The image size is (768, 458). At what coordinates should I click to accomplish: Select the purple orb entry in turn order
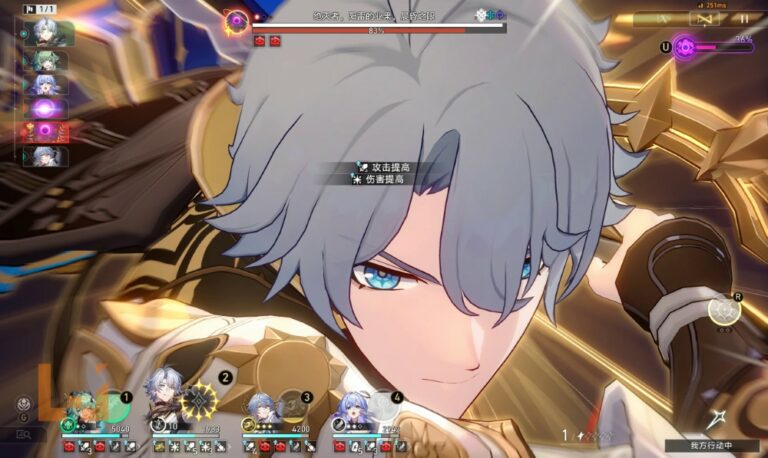46,107
